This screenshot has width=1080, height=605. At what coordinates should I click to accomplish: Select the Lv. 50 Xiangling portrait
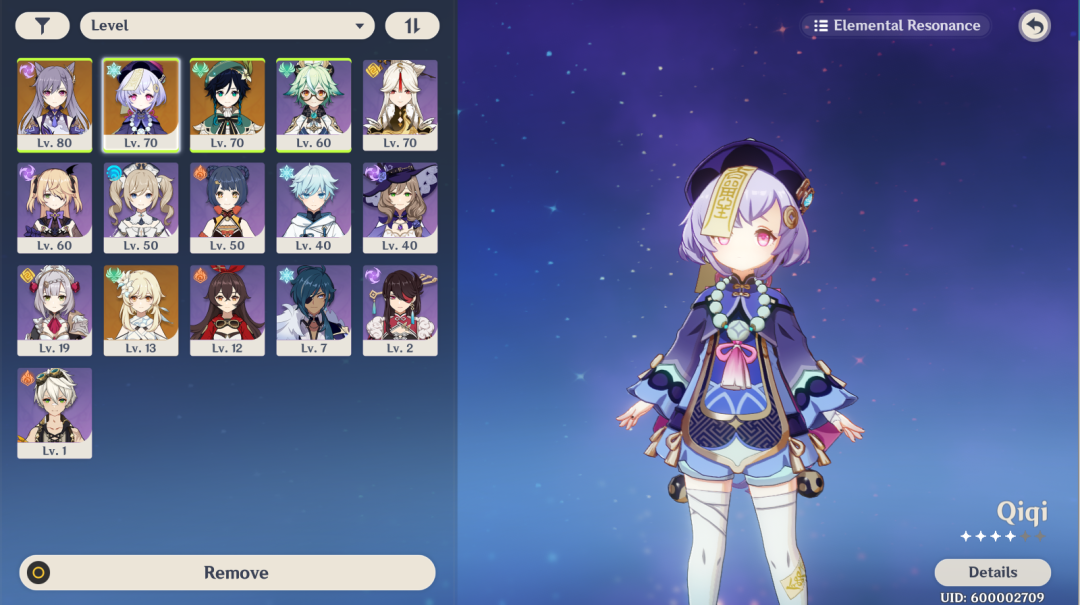click(227, 207)
